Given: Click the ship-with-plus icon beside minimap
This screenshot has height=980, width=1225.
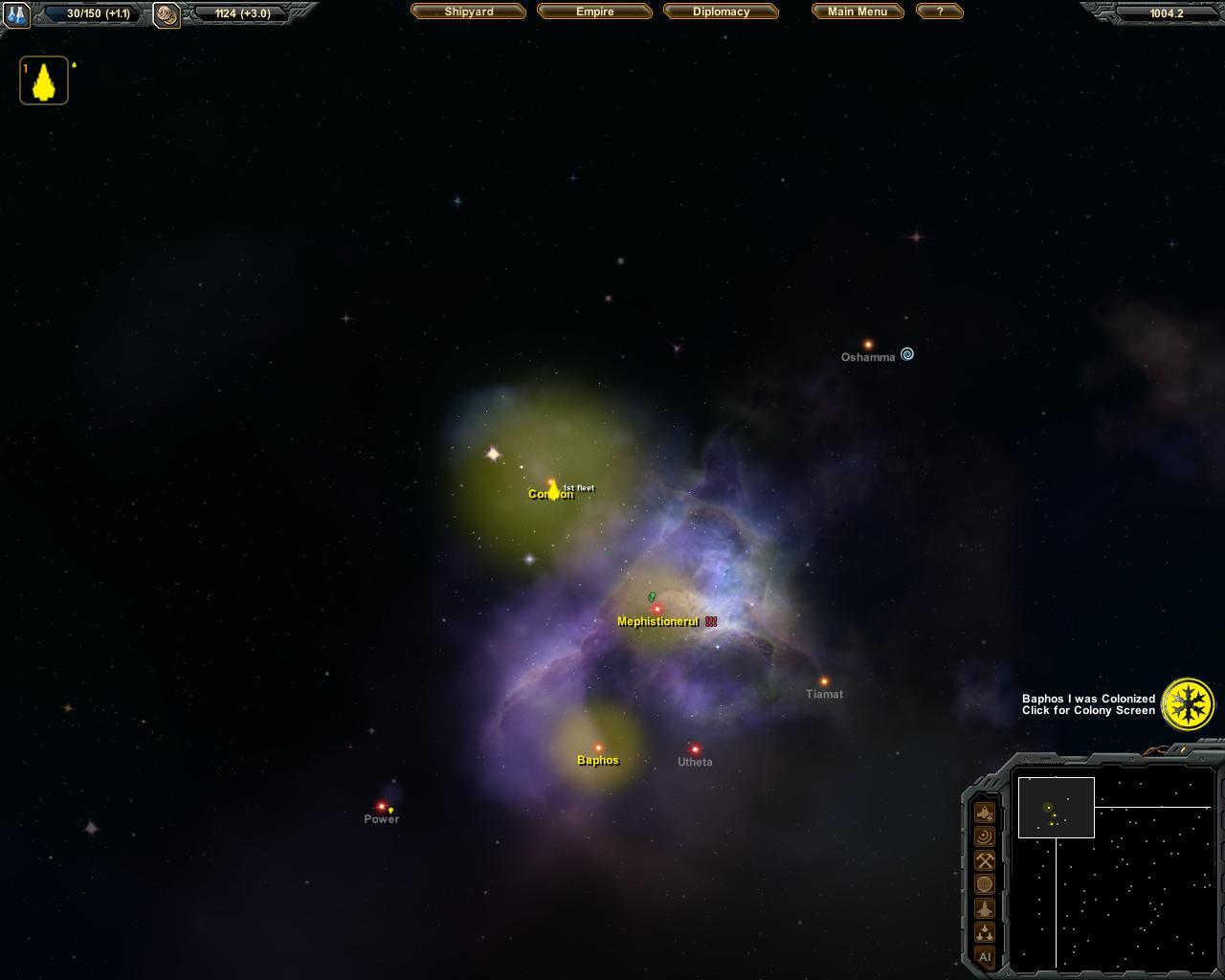Looking at the screenshot, I should pyautogui.click(x=984, y=813).
